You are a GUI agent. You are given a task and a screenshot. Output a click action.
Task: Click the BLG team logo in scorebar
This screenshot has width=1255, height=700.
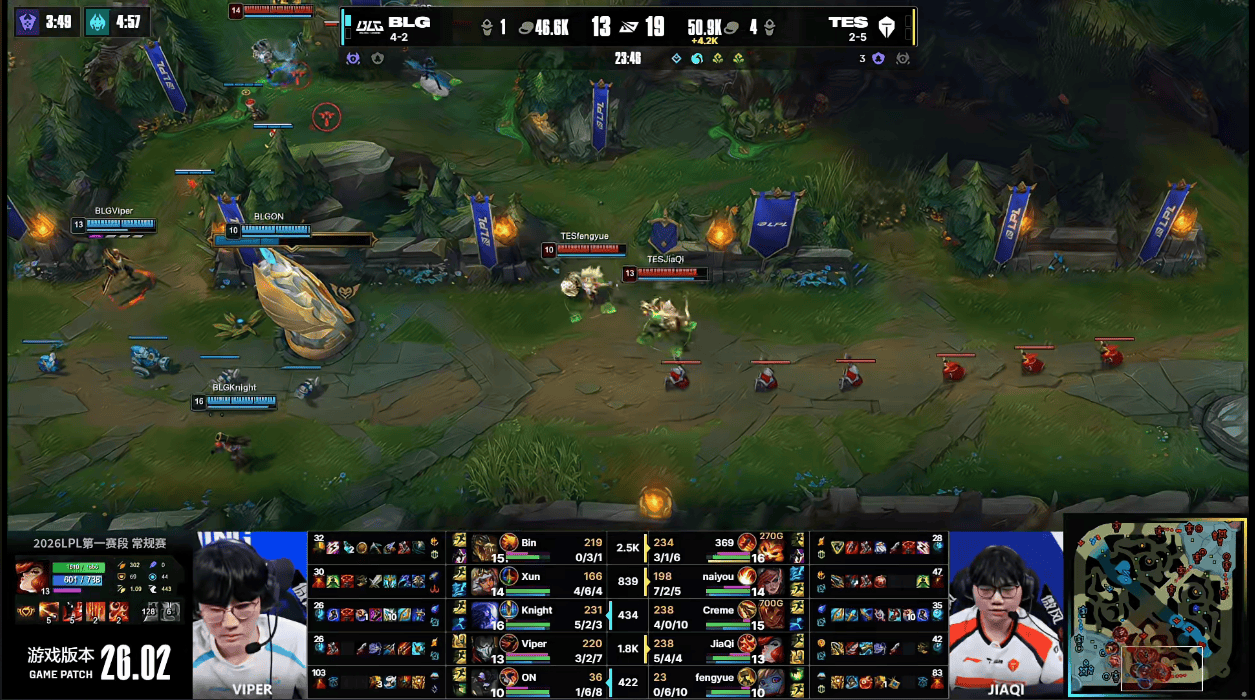pyautogui.click(x=370, y=26)
